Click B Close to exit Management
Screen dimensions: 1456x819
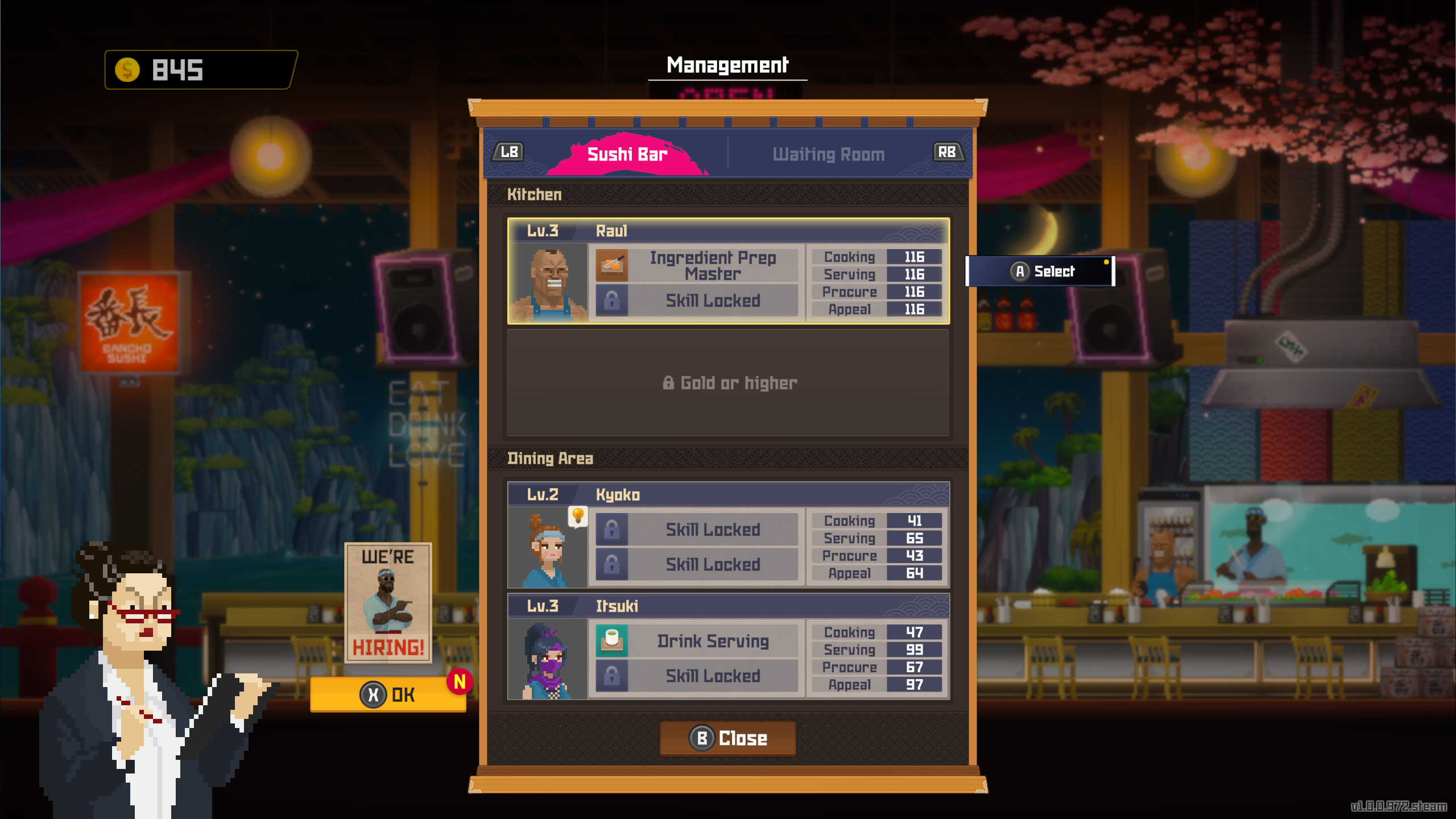point(727,738)
